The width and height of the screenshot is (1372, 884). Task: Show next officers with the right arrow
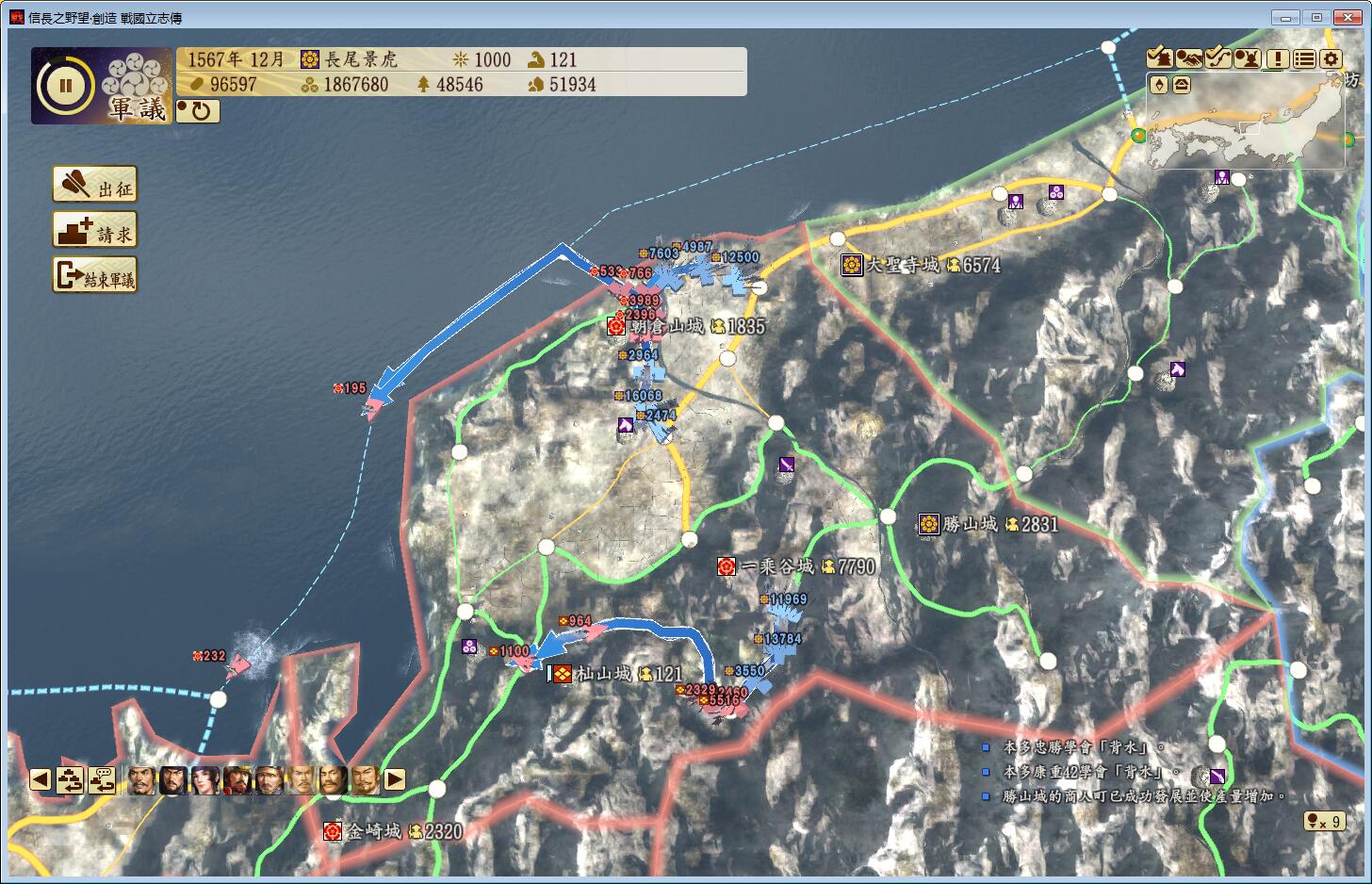point(395,779)
